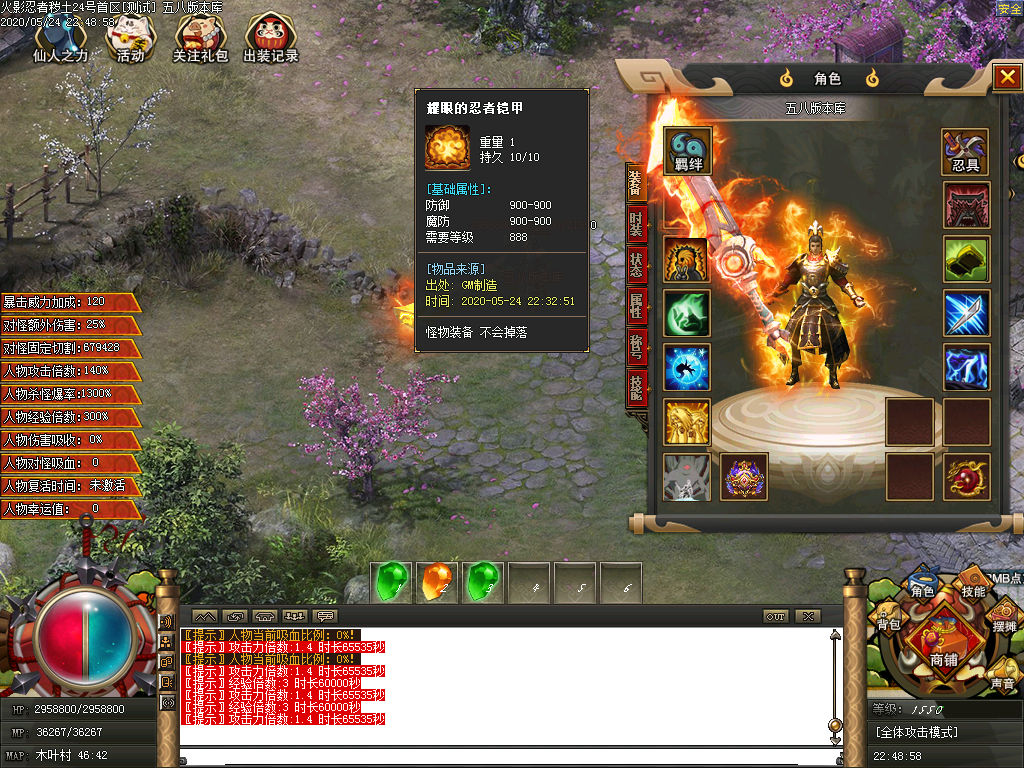
Task: Click the blue lightning equipment slot
Action: click(967, 367)
